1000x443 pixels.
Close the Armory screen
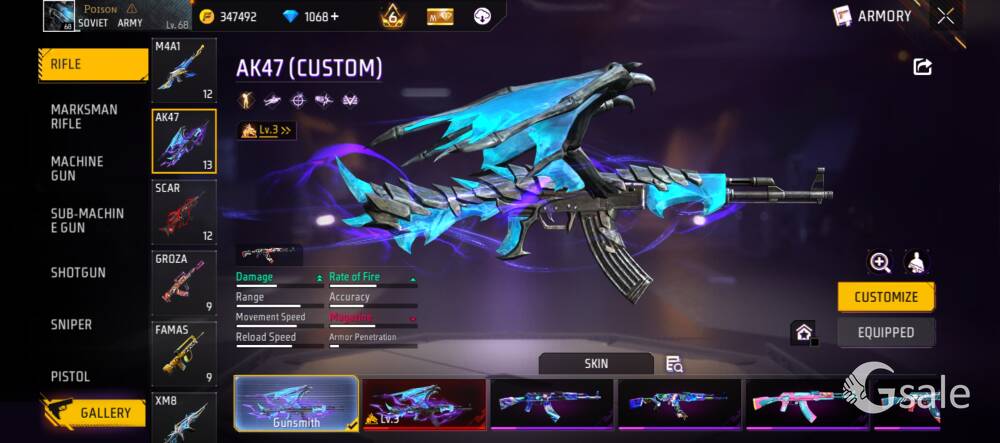pos(945,16)
